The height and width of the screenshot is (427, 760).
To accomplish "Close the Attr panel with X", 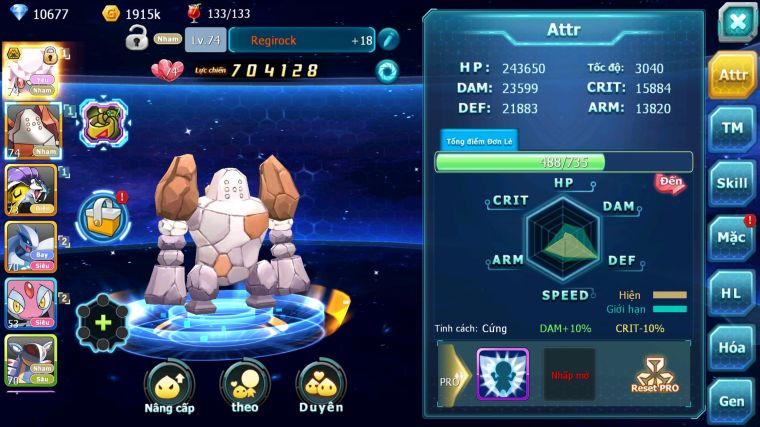I will 737,23.
